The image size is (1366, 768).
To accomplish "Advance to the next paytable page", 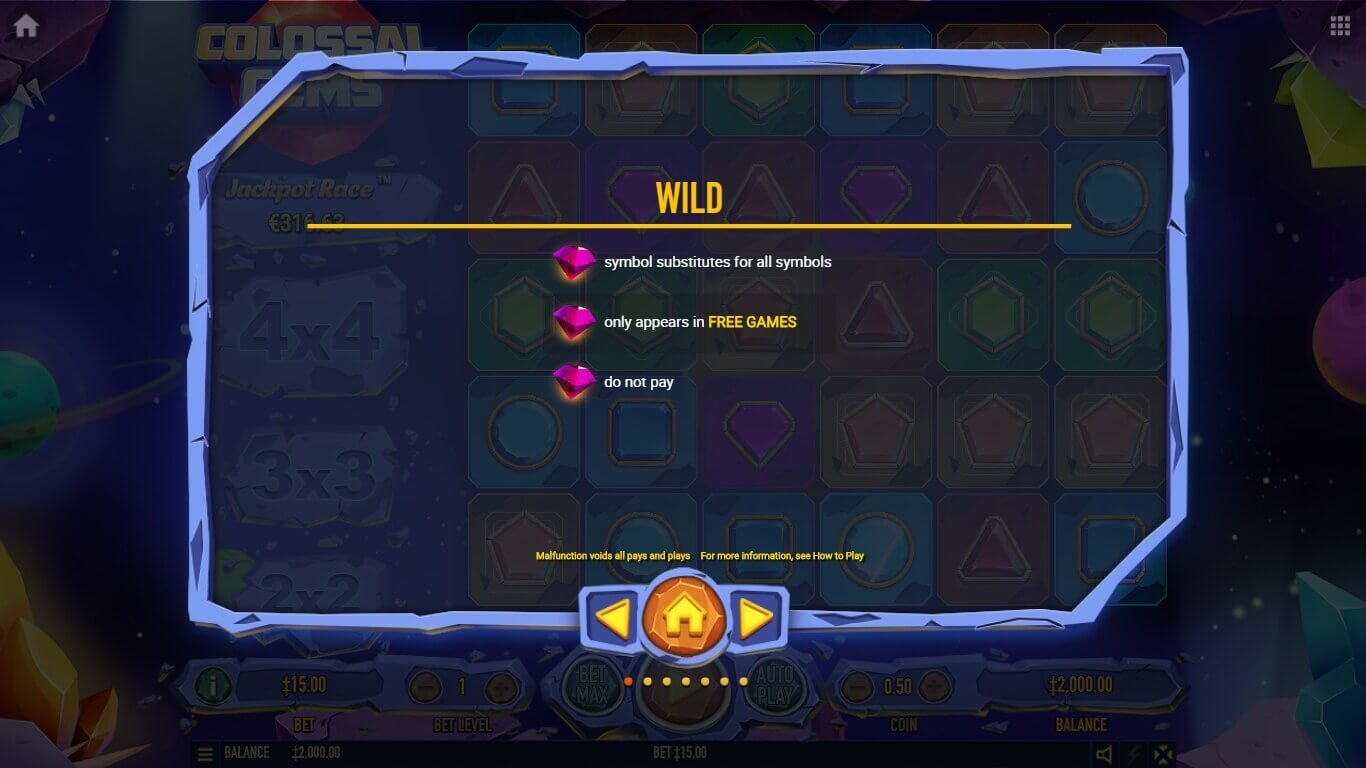I will coord(757,619).
